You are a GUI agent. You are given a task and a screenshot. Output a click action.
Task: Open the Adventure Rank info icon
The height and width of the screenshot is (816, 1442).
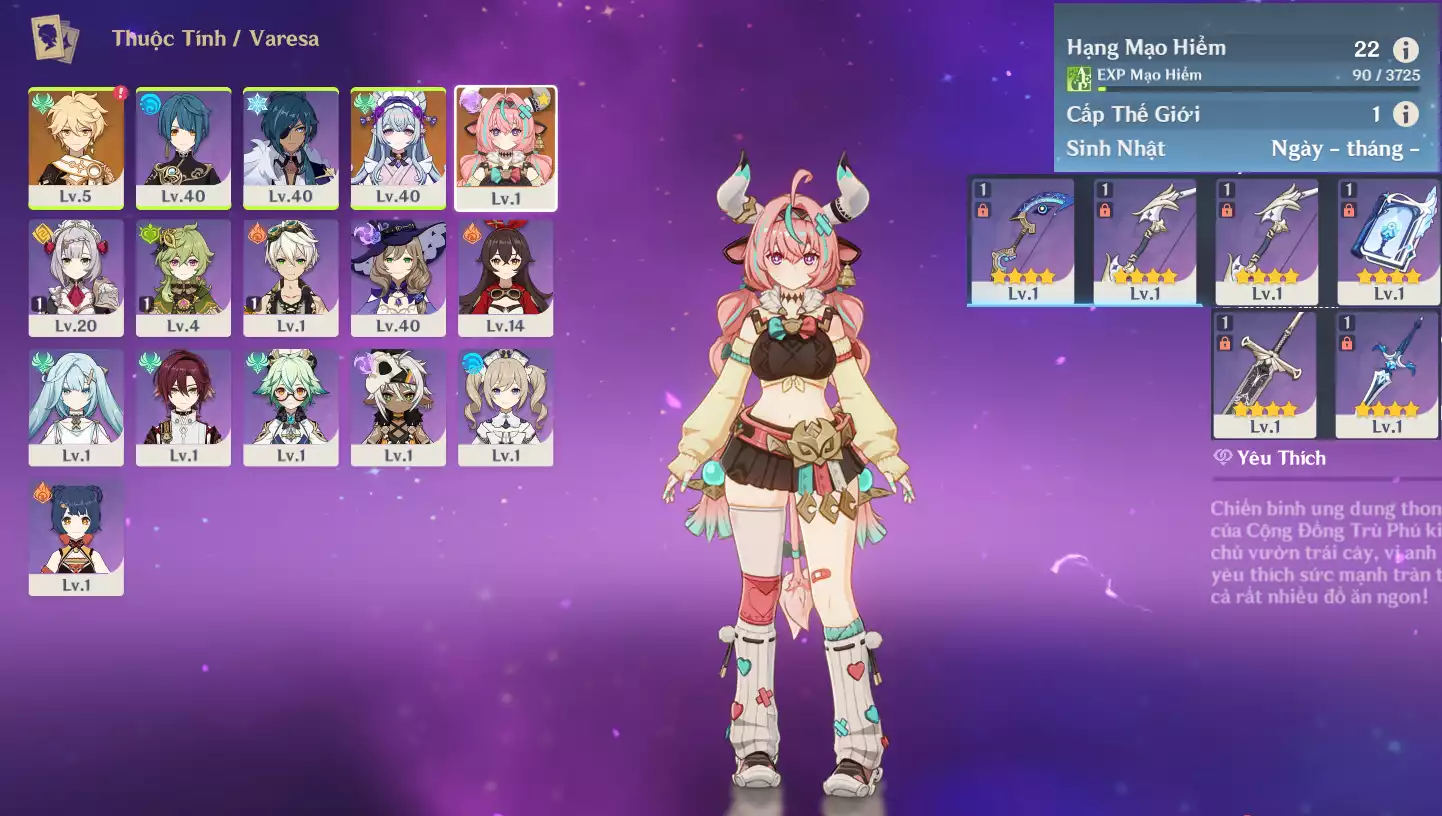tap(1406, 50)
